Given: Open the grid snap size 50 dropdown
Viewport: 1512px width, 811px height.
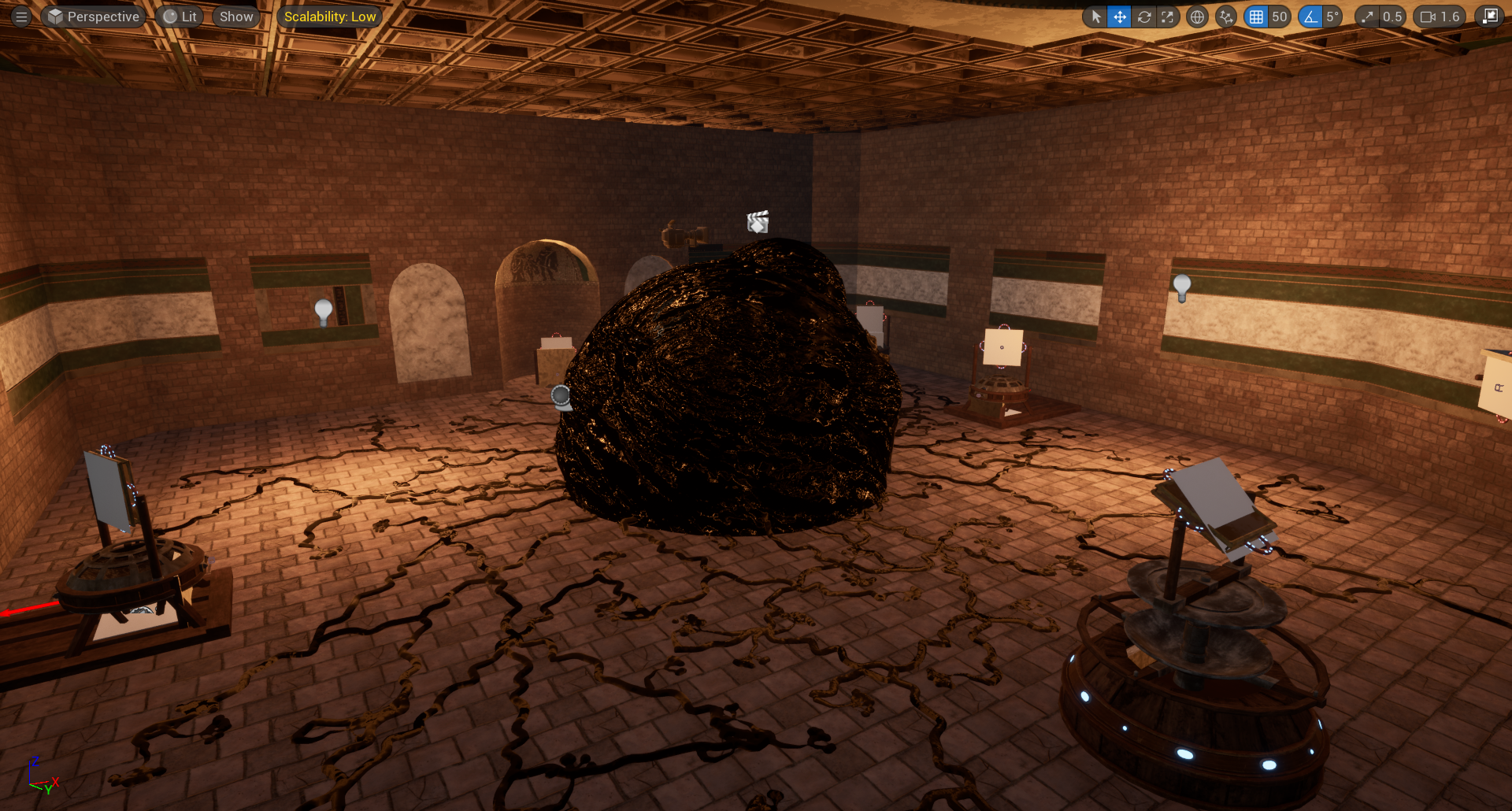Looking at the screenshot, I should [x=1279, y=17].
